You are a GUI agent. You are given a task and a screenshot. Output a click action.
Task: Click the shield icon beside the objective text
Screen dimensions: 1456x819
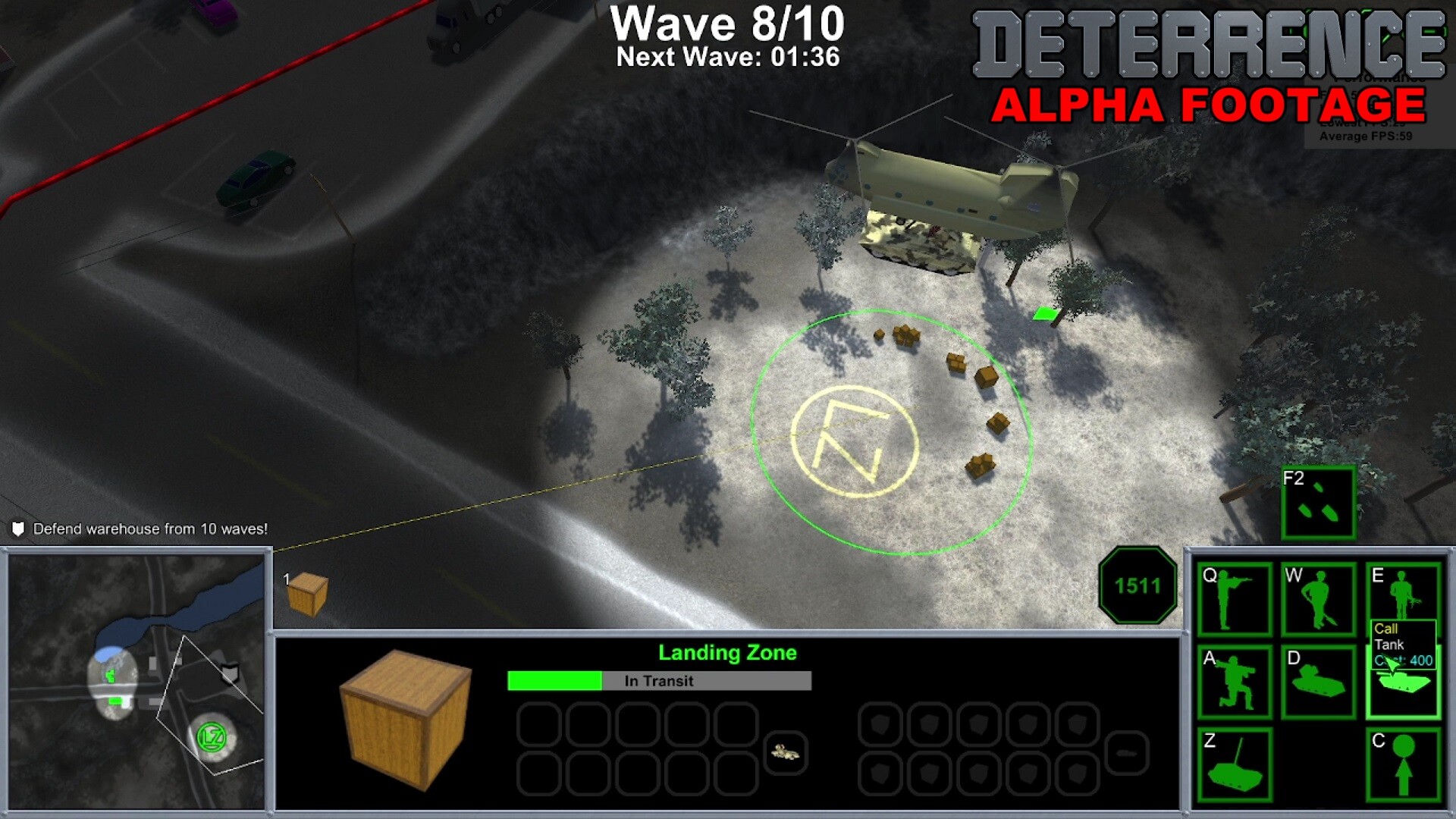coord(18,529)
